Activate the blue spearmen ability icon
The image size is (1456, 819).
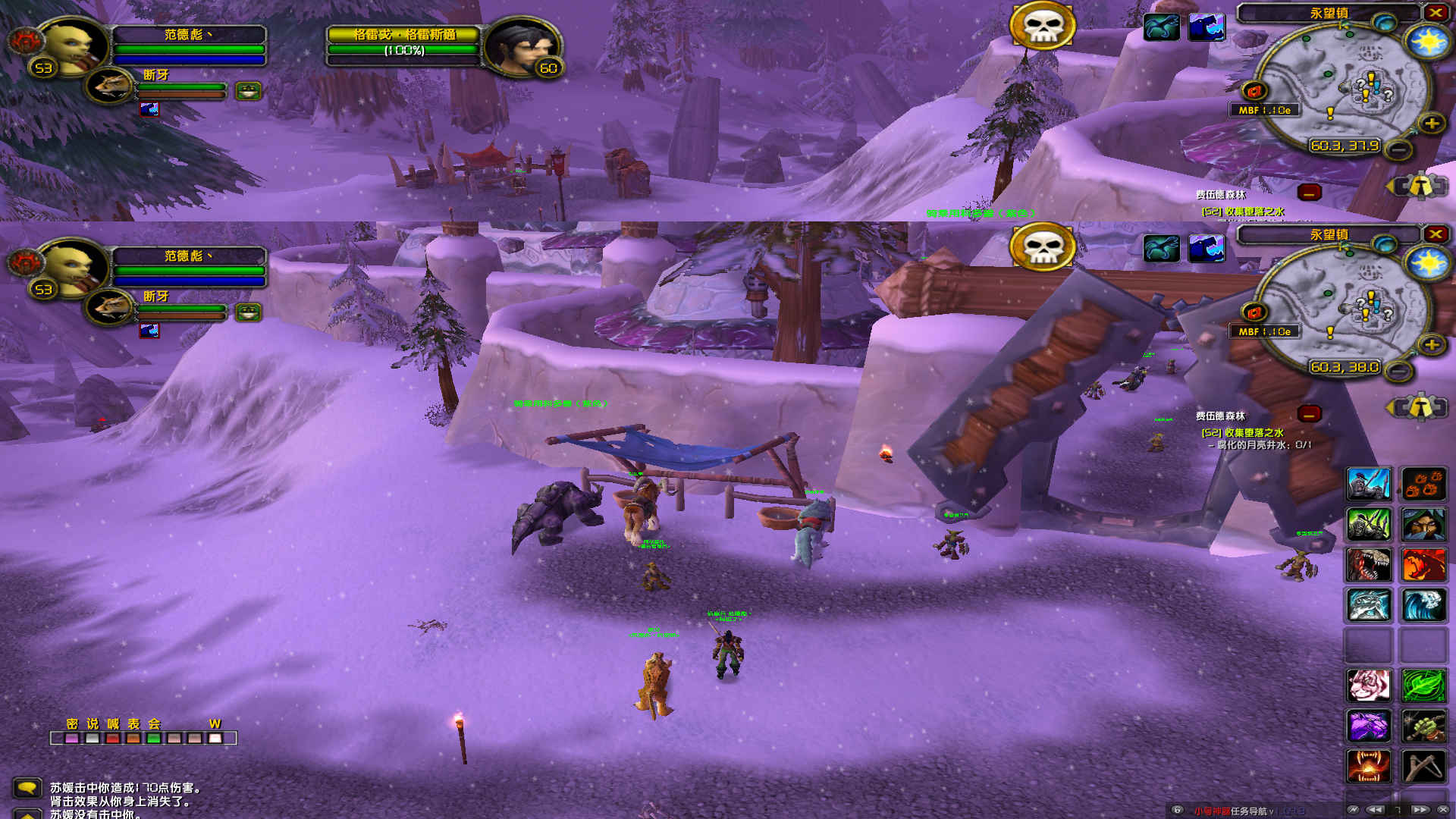pyautogui.click(x=1369, y=484)
